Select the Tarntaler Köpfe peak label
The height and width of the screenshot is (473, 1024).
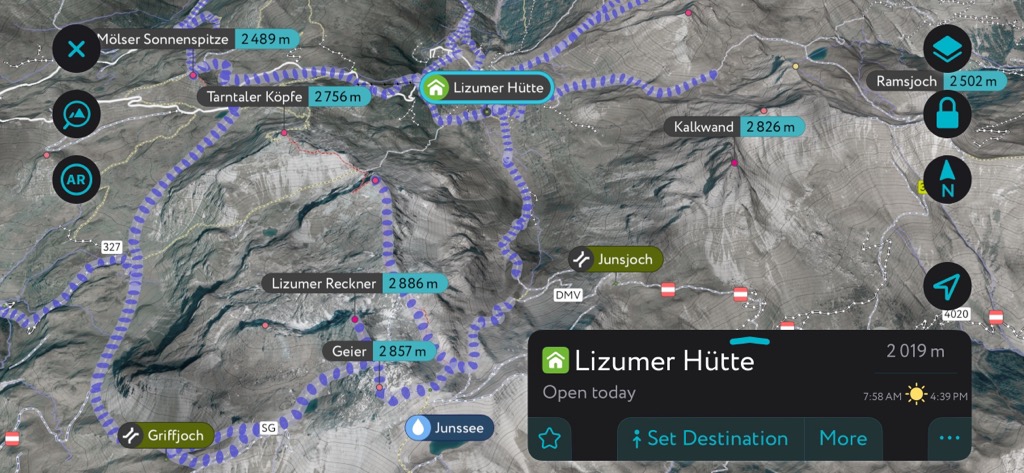pos(284,97)
